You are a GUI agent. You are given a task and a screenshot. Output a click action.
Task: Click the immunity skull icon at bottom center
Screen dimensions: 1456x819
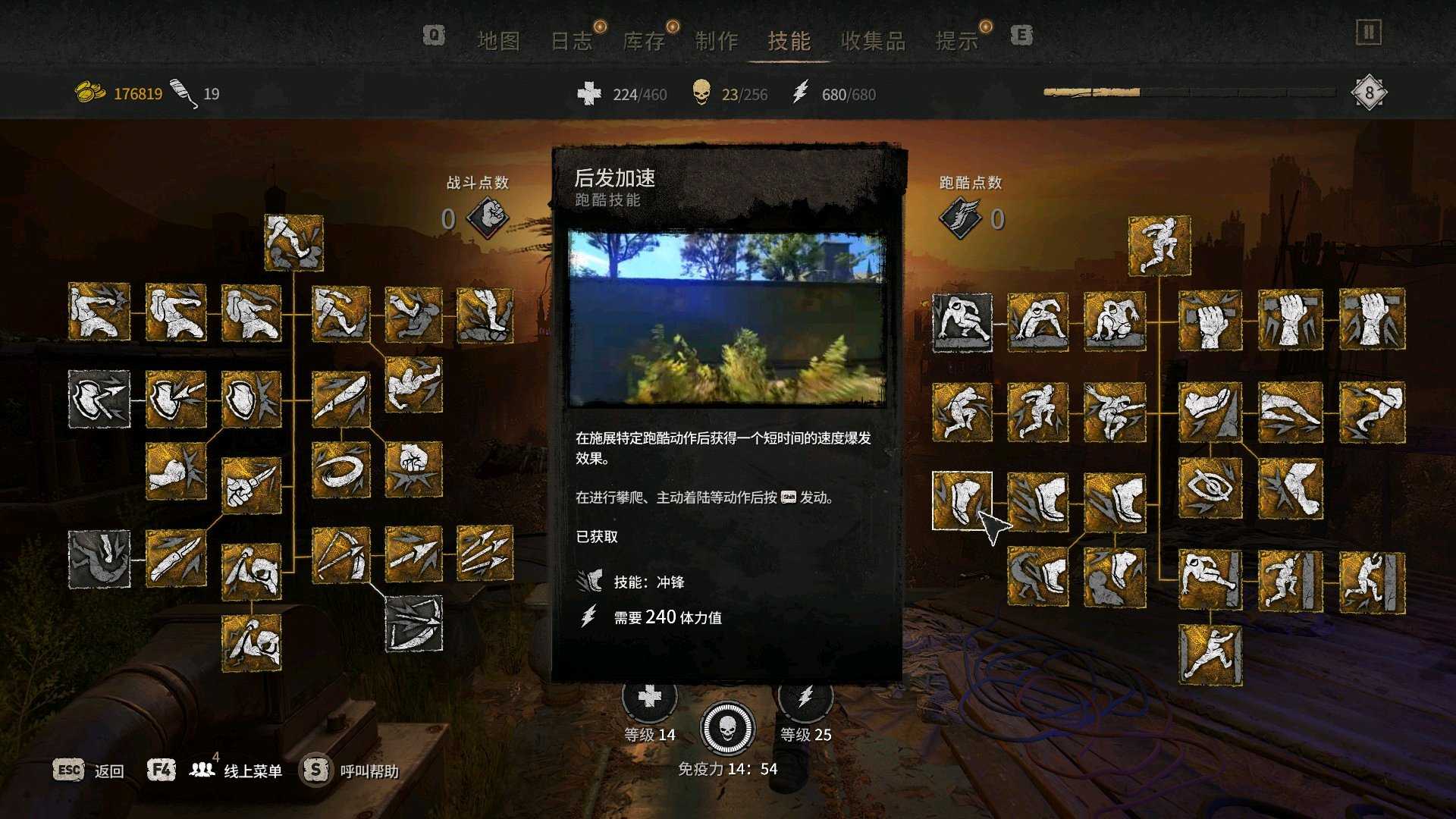pos(728,729)
